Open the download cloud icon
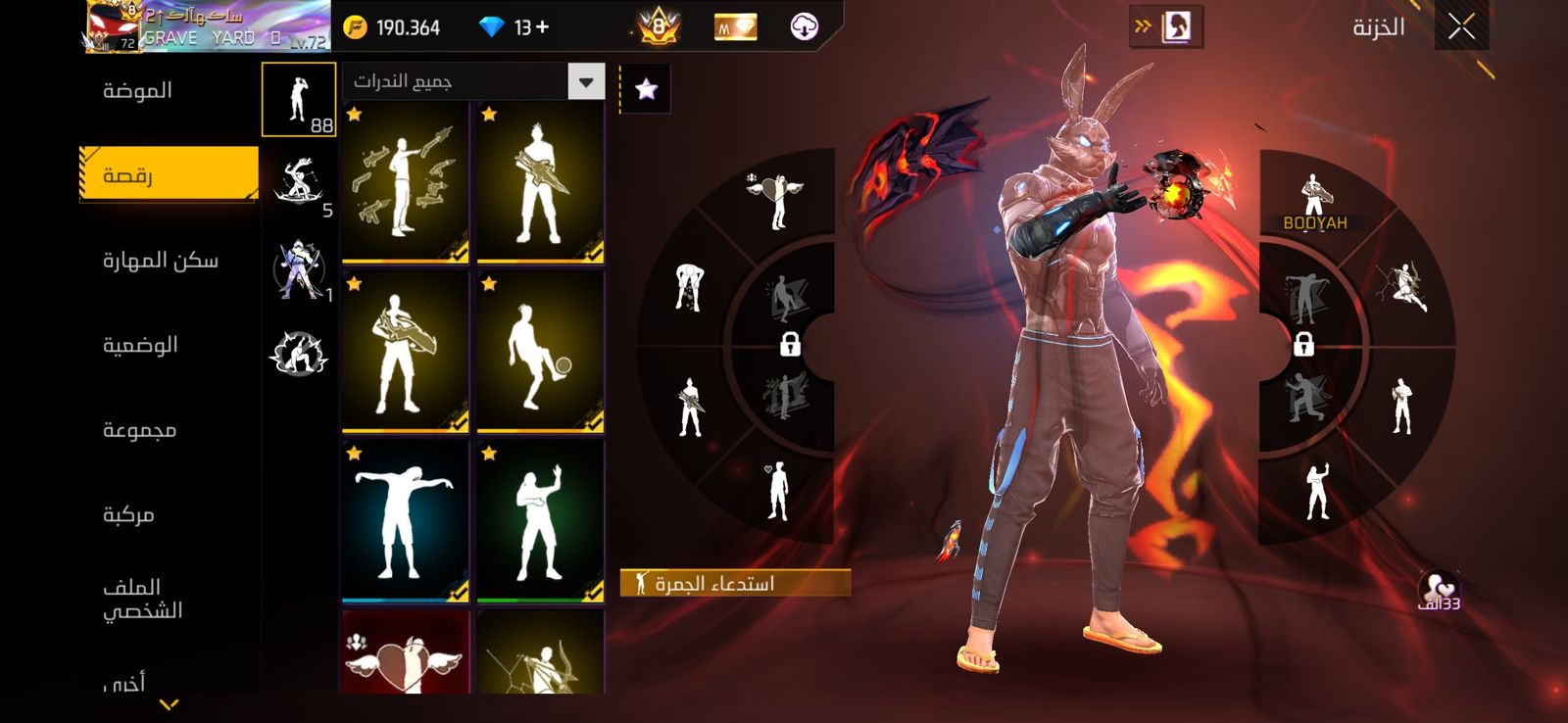Image resolution: width=1568 pixels, height=723 pixels. point(804,27)
